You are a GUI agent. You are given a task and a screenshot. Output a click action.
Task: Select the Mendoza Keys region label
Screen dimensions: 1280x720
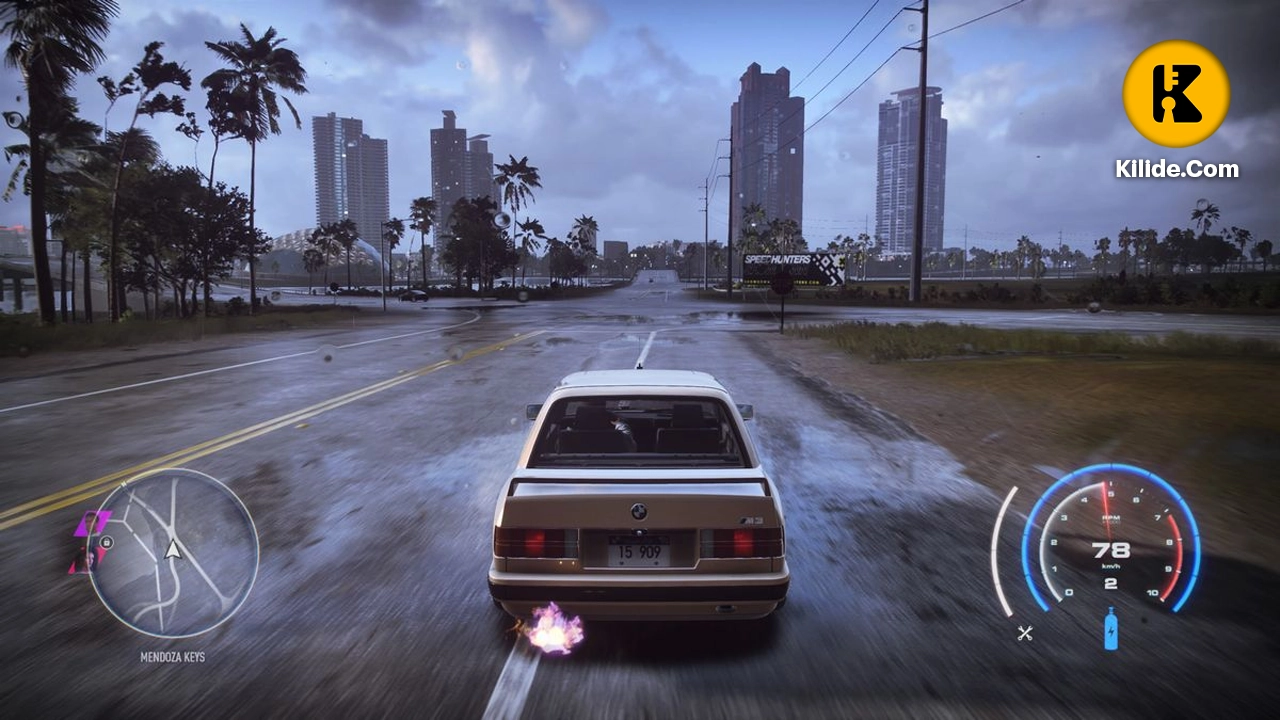[x=173, y=655]
